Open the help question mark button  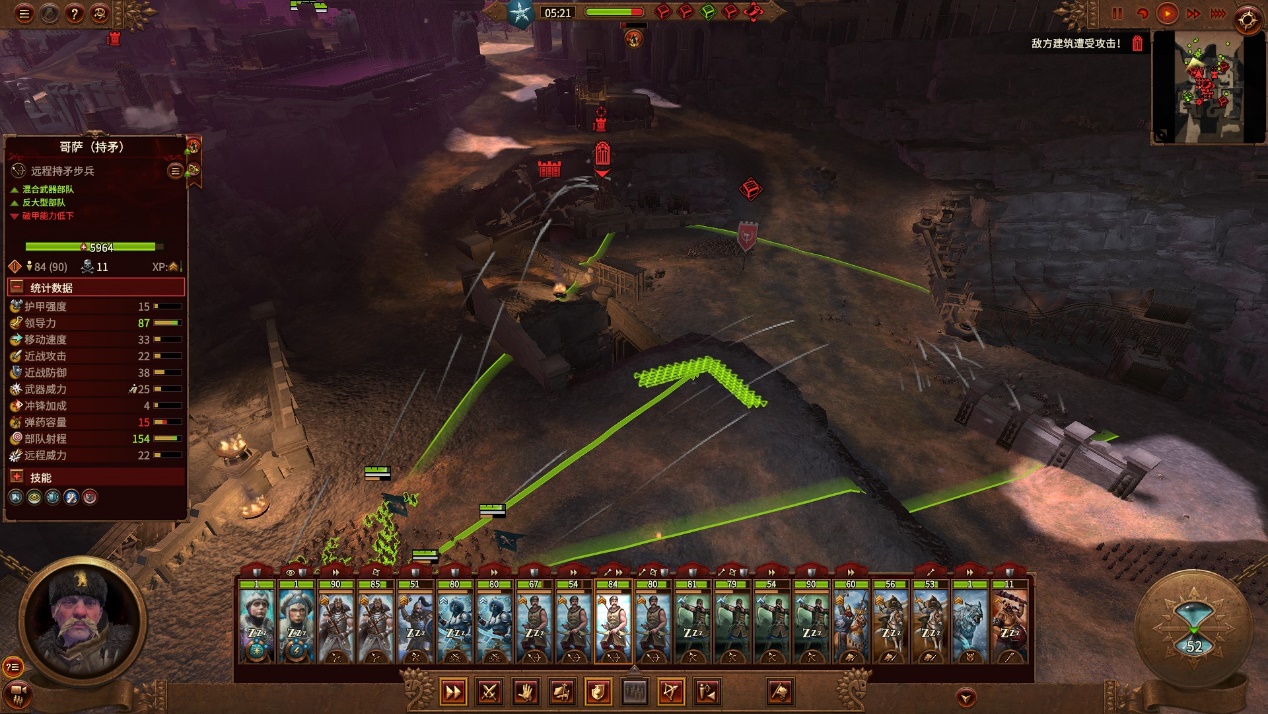click(x=75, y=14)
